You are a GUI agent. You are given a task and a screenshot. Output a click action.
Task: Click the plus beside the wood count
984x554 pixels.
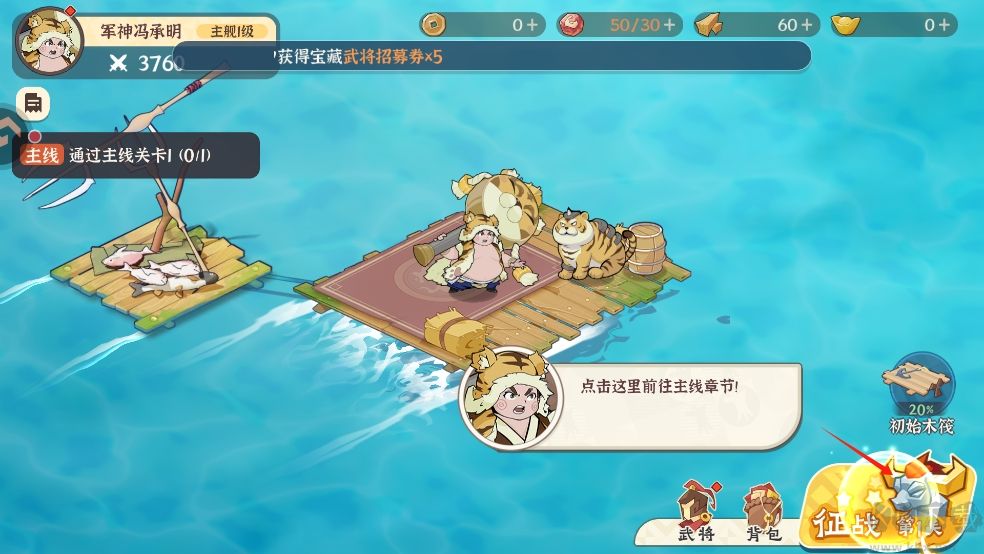806,25
